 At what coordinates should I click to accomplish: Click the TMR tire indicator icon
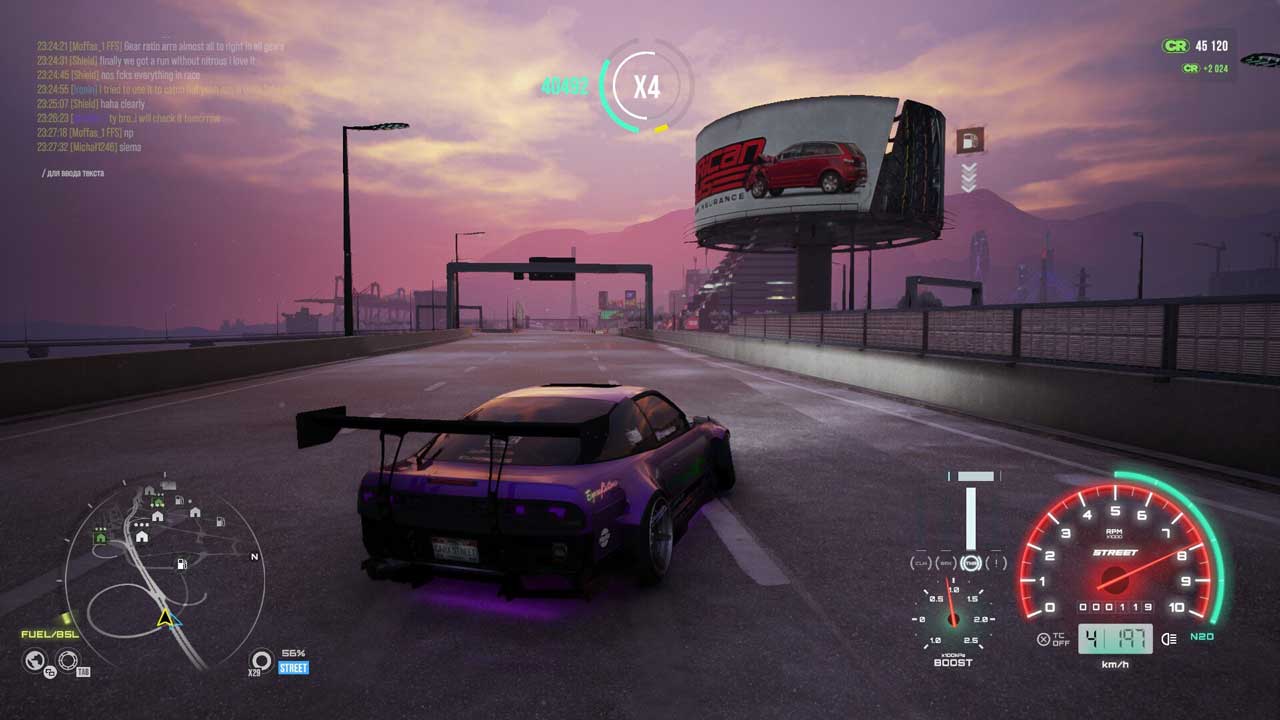(x=971, y=564)
